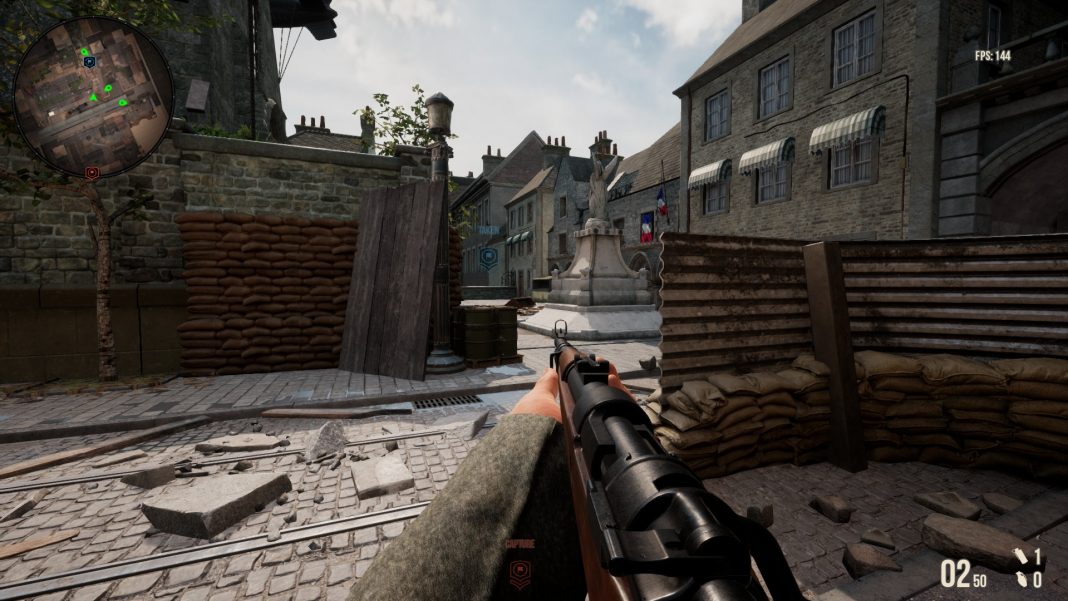Select the grenade icon showing 1 remaining
The height and width of the screenshot is (601, 1068).
click(1021, 557)
